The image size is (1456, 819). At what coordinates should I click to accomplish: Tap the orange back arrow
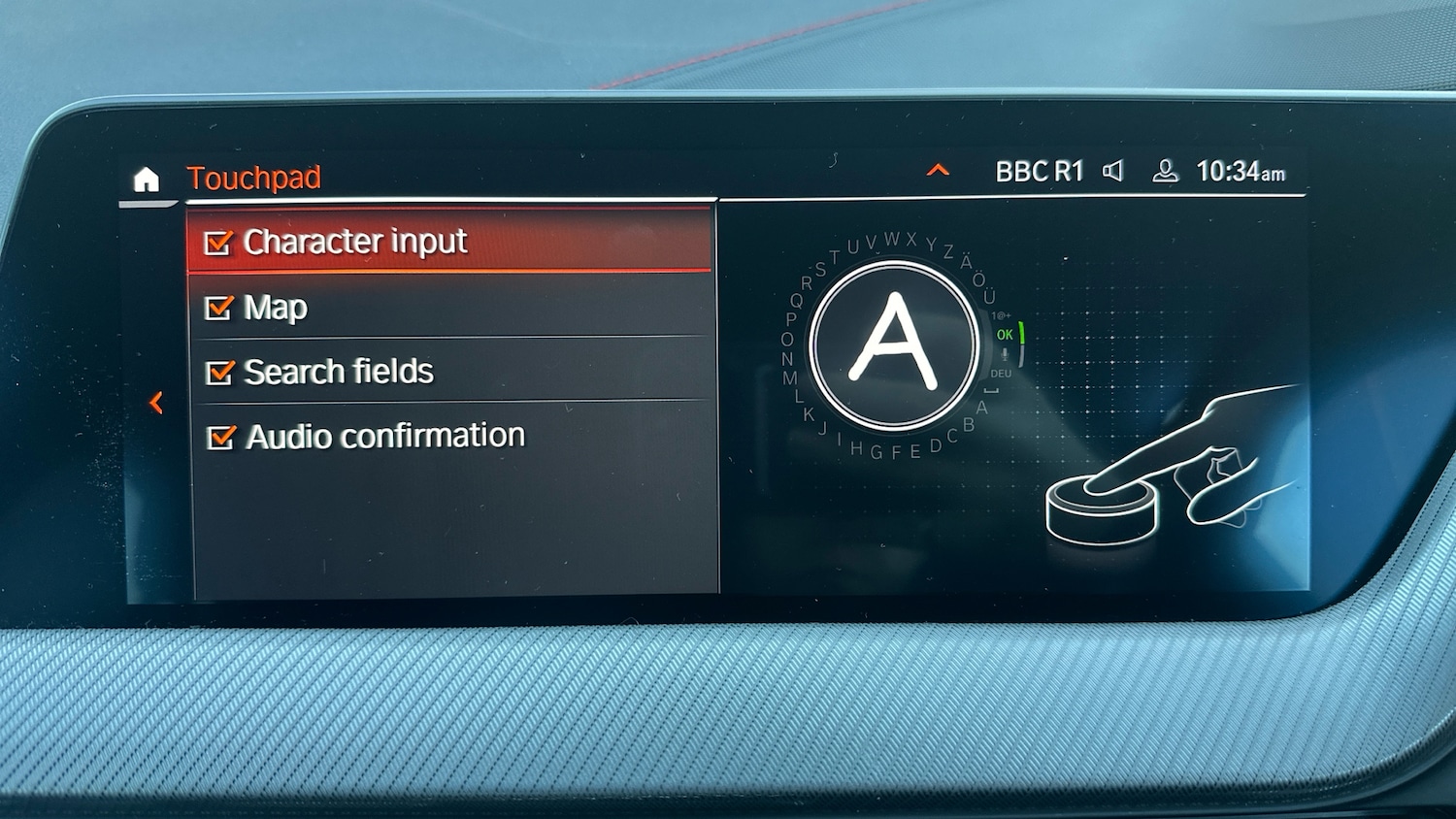[156, 402]
